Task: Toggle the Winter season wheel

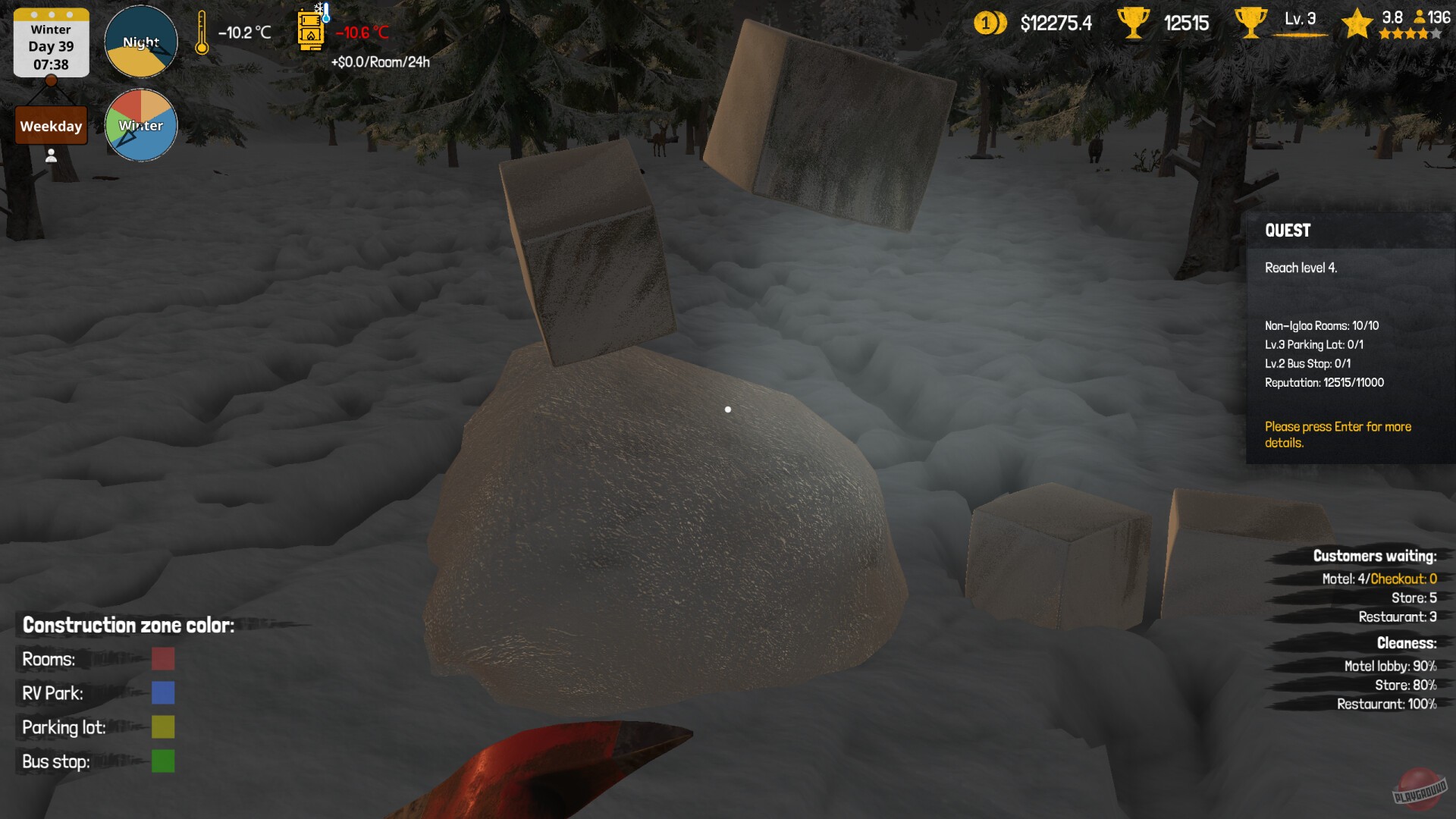Action: point(140,126)
